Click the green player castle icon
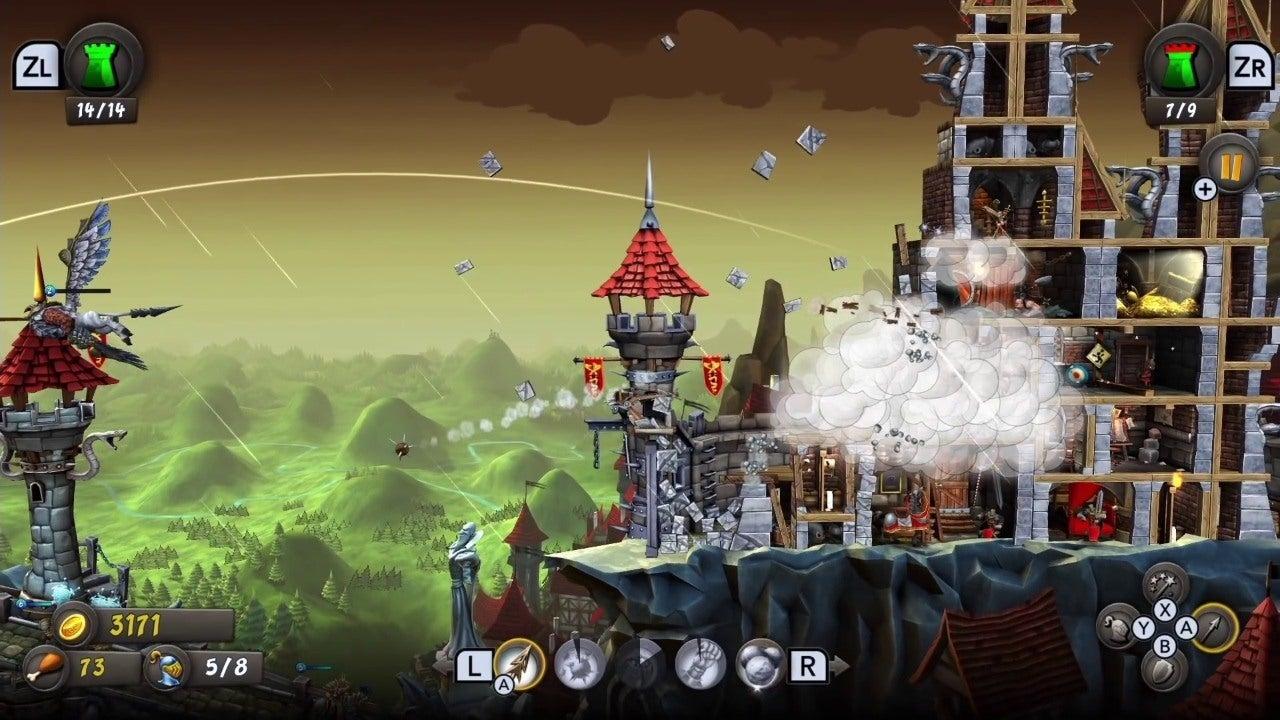Image resolution: width=1280 pixels, height=720 pixels. [103, 61]
